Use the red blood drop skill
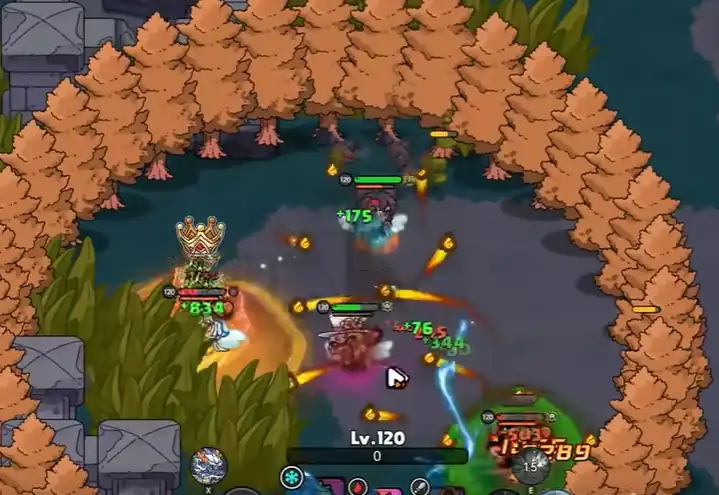 (x=358, y=487)
